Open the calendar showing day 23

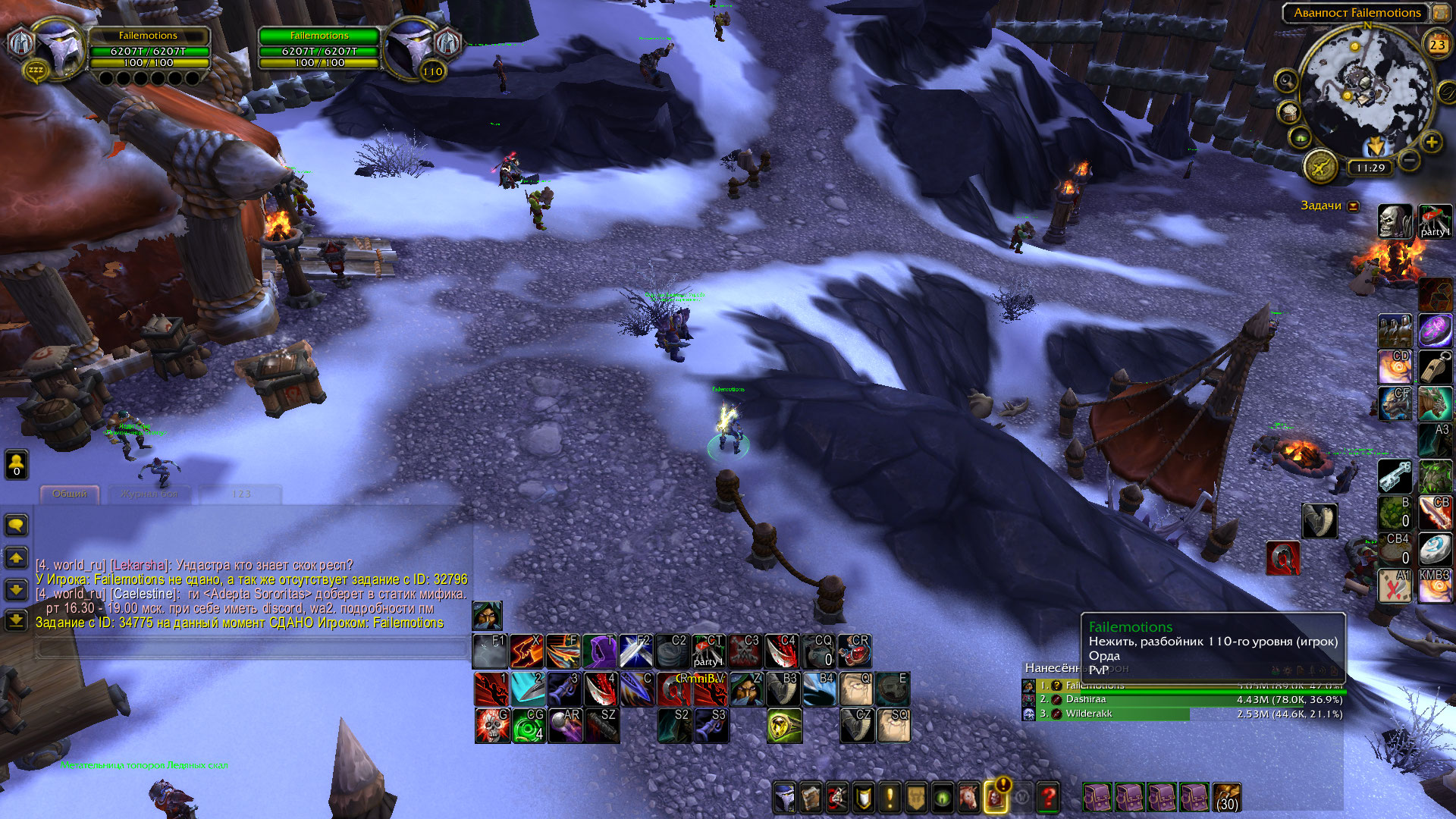(x=1437, y=45)
